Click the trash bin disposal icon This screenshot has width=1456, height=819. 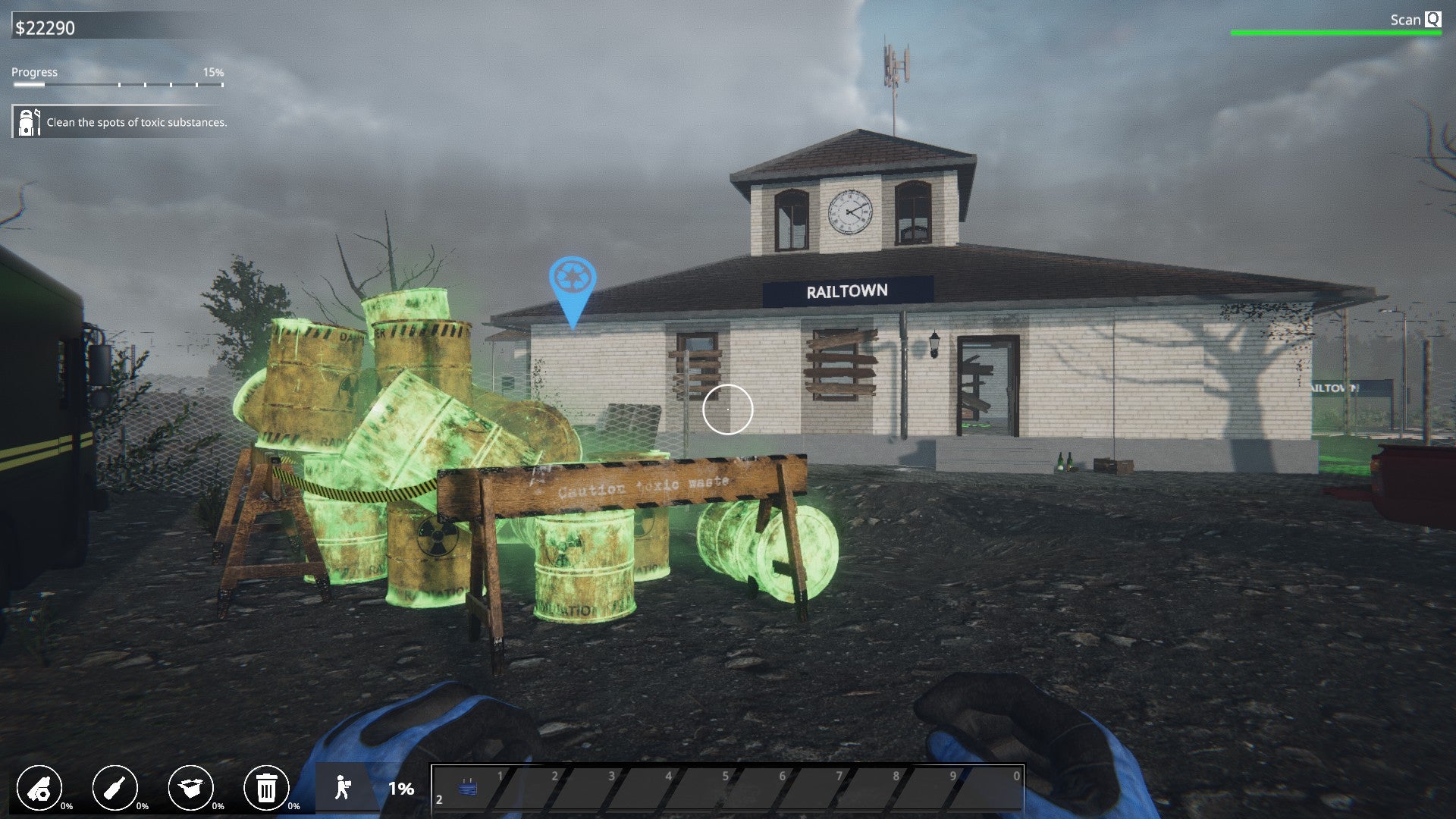(267, 789)
